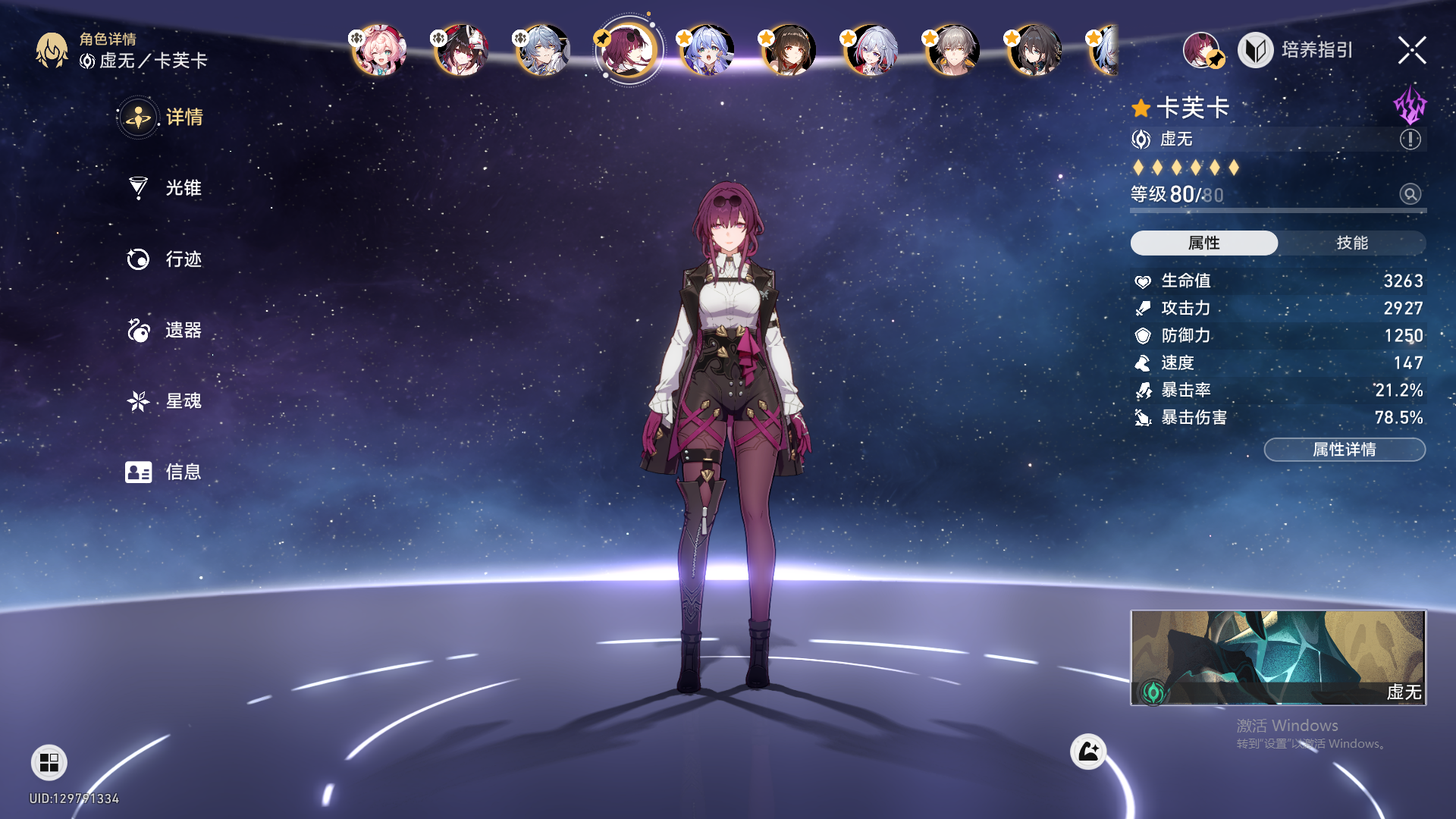Open the four-square grid menu button
This screenshot has width=1456, height=819.
click(x=49, y=762)
